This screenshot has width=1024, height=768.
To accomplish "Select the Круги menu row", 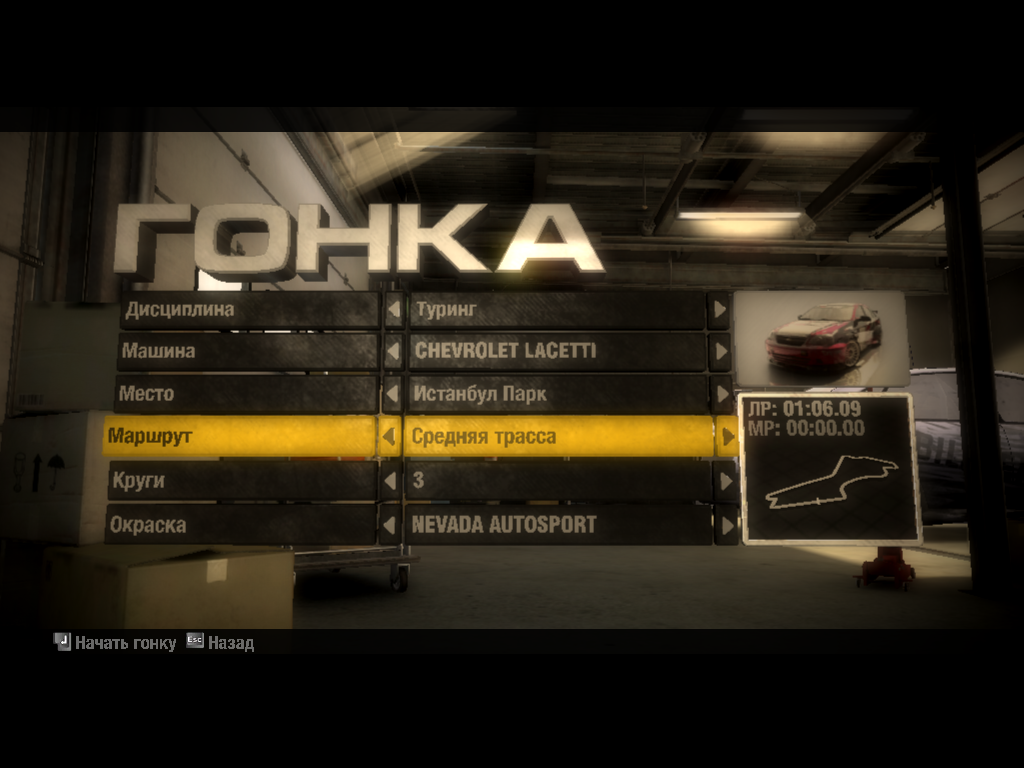I will 242,481.
